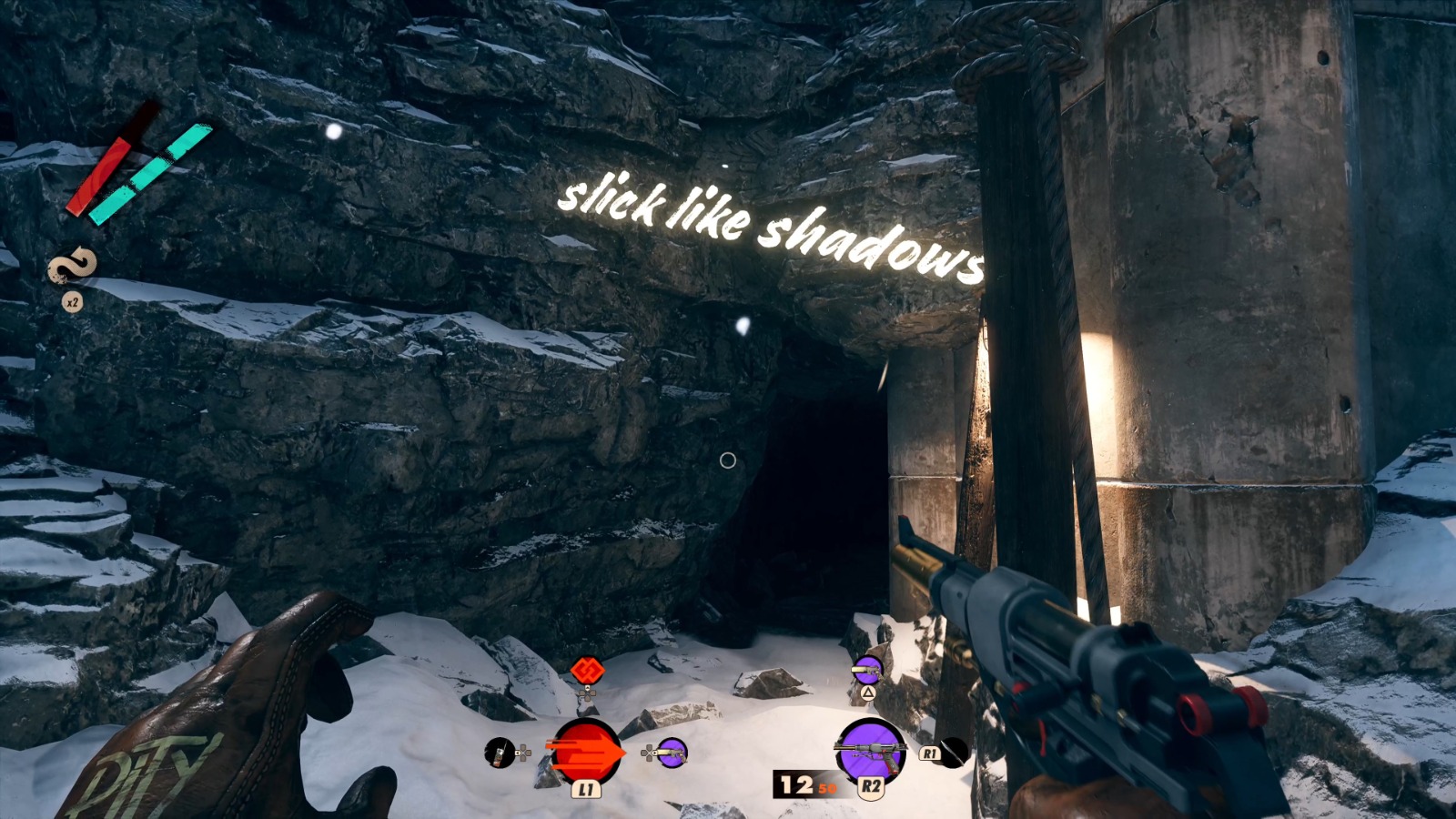The height and width of the screenshot is (819, 1456).
Task: Click the darkened weapon slot left of the d-pad
Action: point(500,753)
